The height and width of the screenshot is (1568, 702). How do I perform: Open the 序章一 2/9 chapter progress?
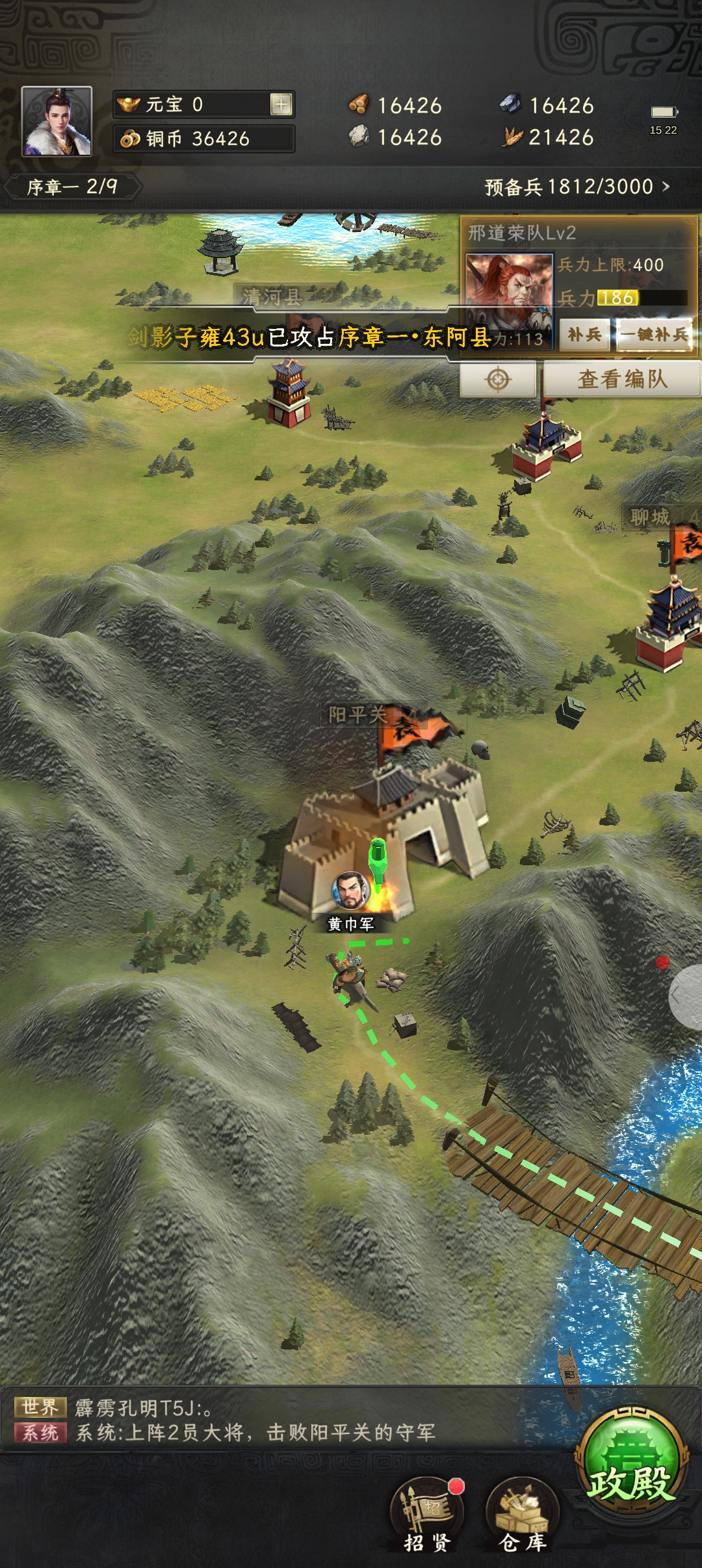(72, 187)
